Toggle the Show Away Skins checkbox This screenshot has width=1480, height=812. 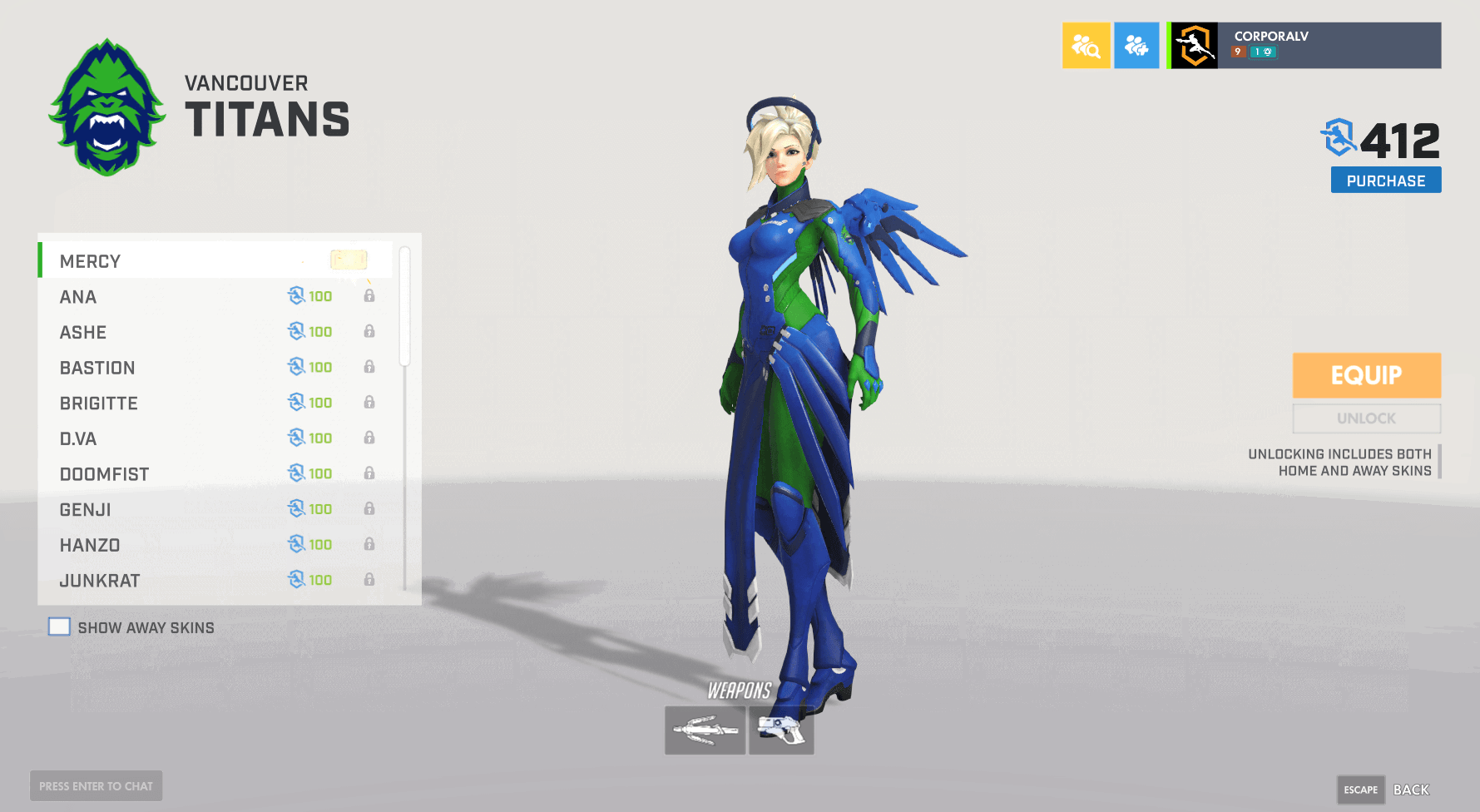tap(59, 626)
